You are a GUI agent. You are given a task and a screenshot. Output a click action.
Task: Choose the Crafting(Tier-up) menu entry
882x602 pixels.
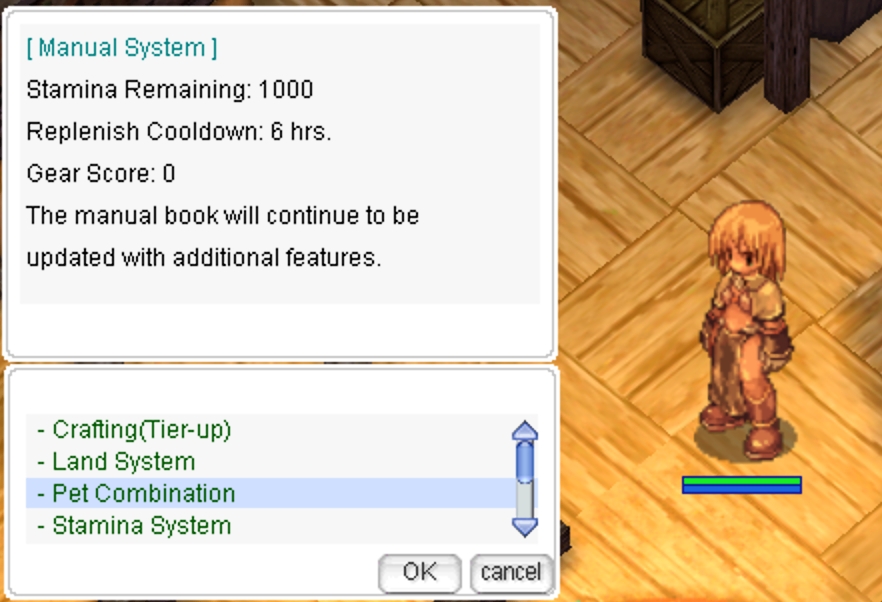click(142, 430)
